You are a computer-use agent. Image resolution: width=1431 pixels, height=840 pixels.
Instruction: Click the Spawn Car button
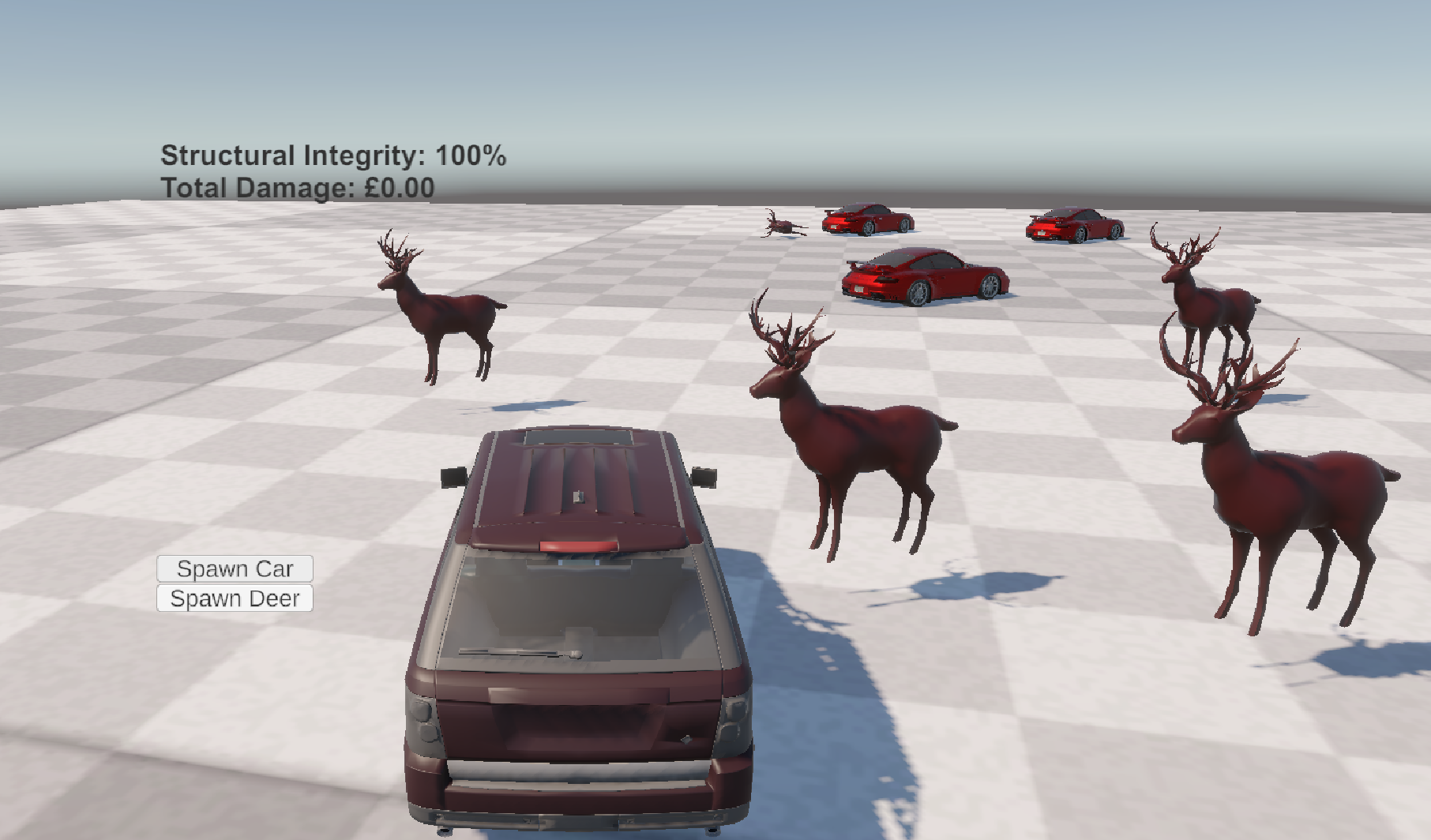(235, 568)
